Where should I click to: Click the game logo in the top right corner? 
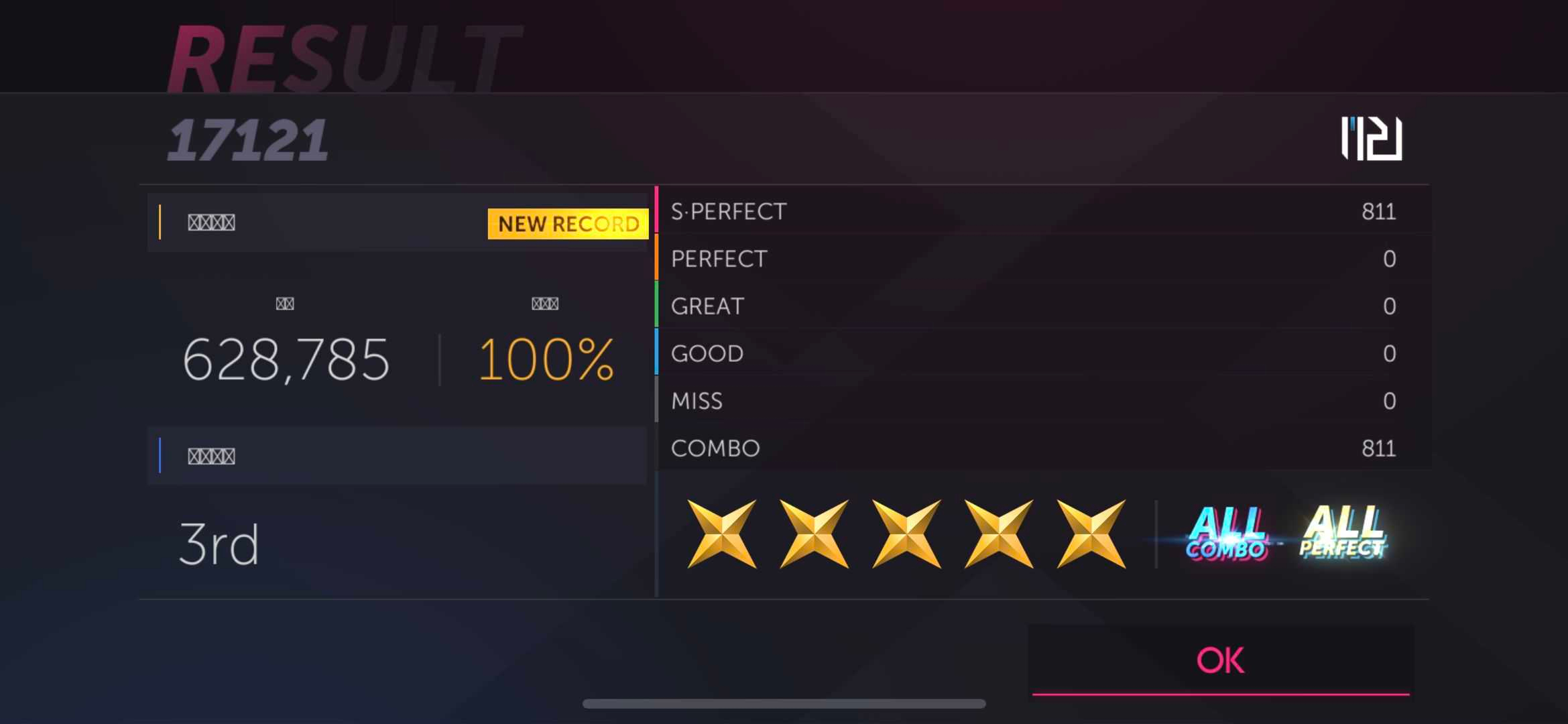click(x=1370, y=139)
